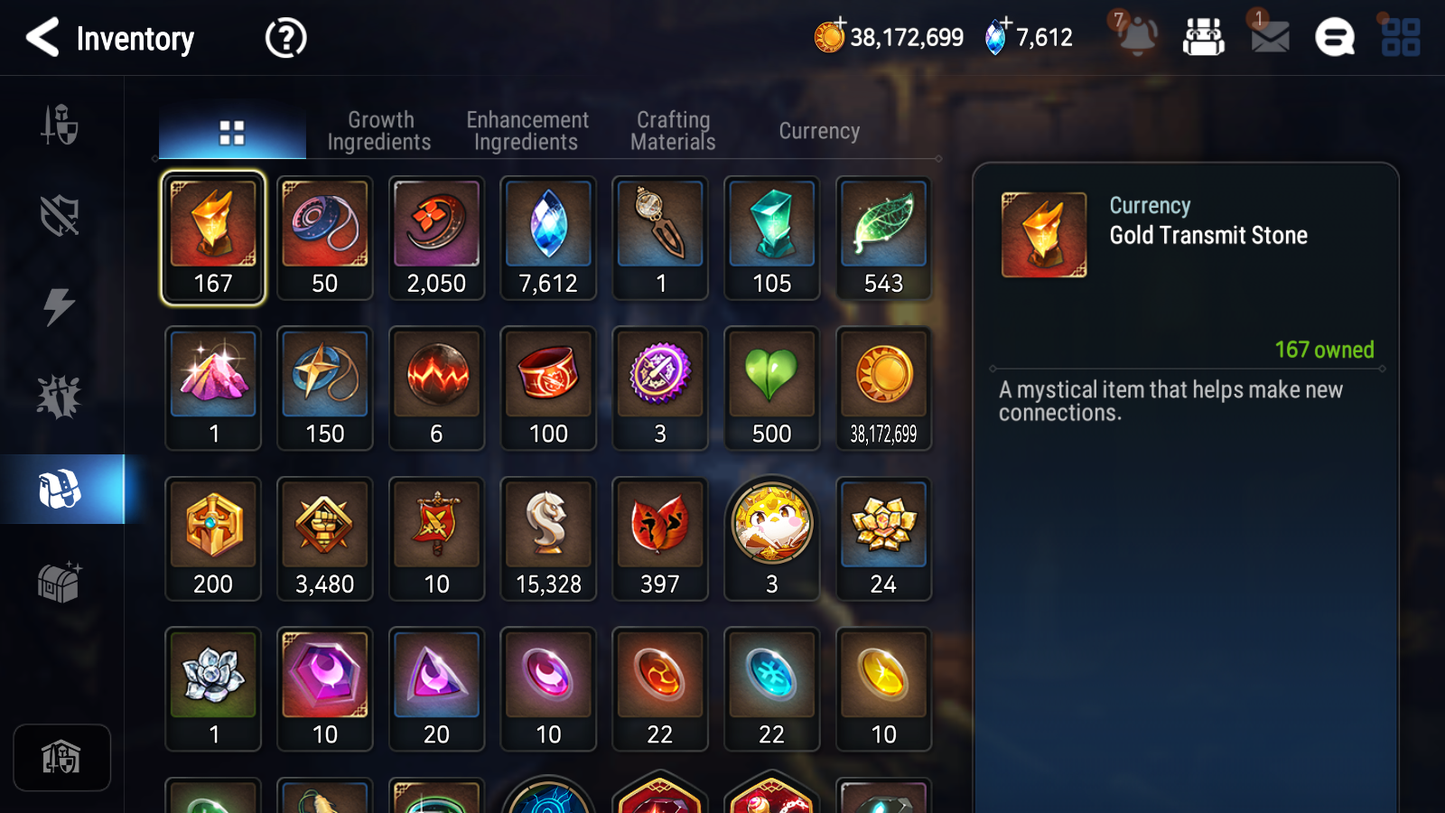Screen dimensions: 1445x813
Task: Click the help question mark icon
Action: click(285, 37)
